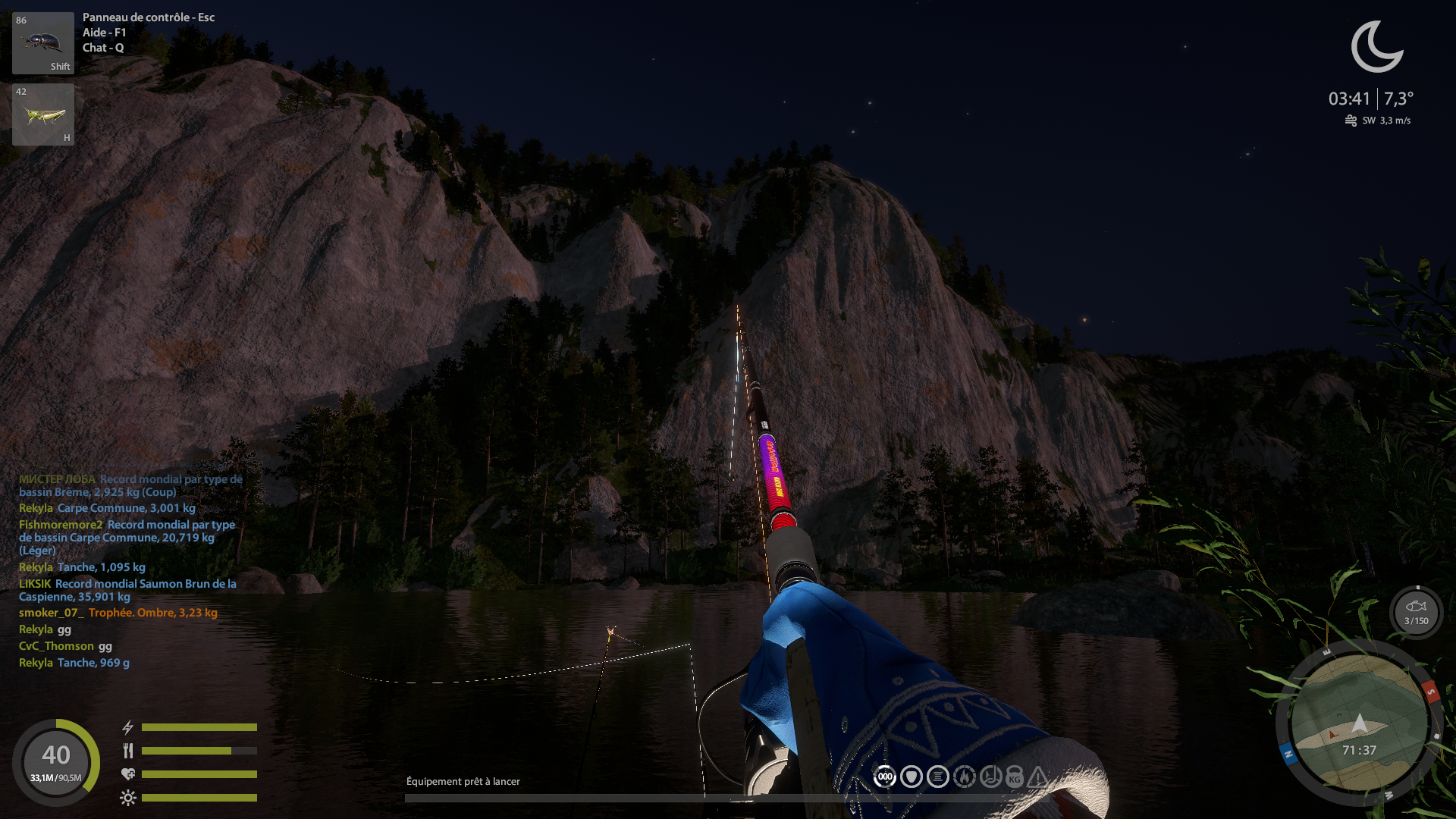1456x819 pixels.
Task: Click the shield status icon
Action: [x=912, y=777]
